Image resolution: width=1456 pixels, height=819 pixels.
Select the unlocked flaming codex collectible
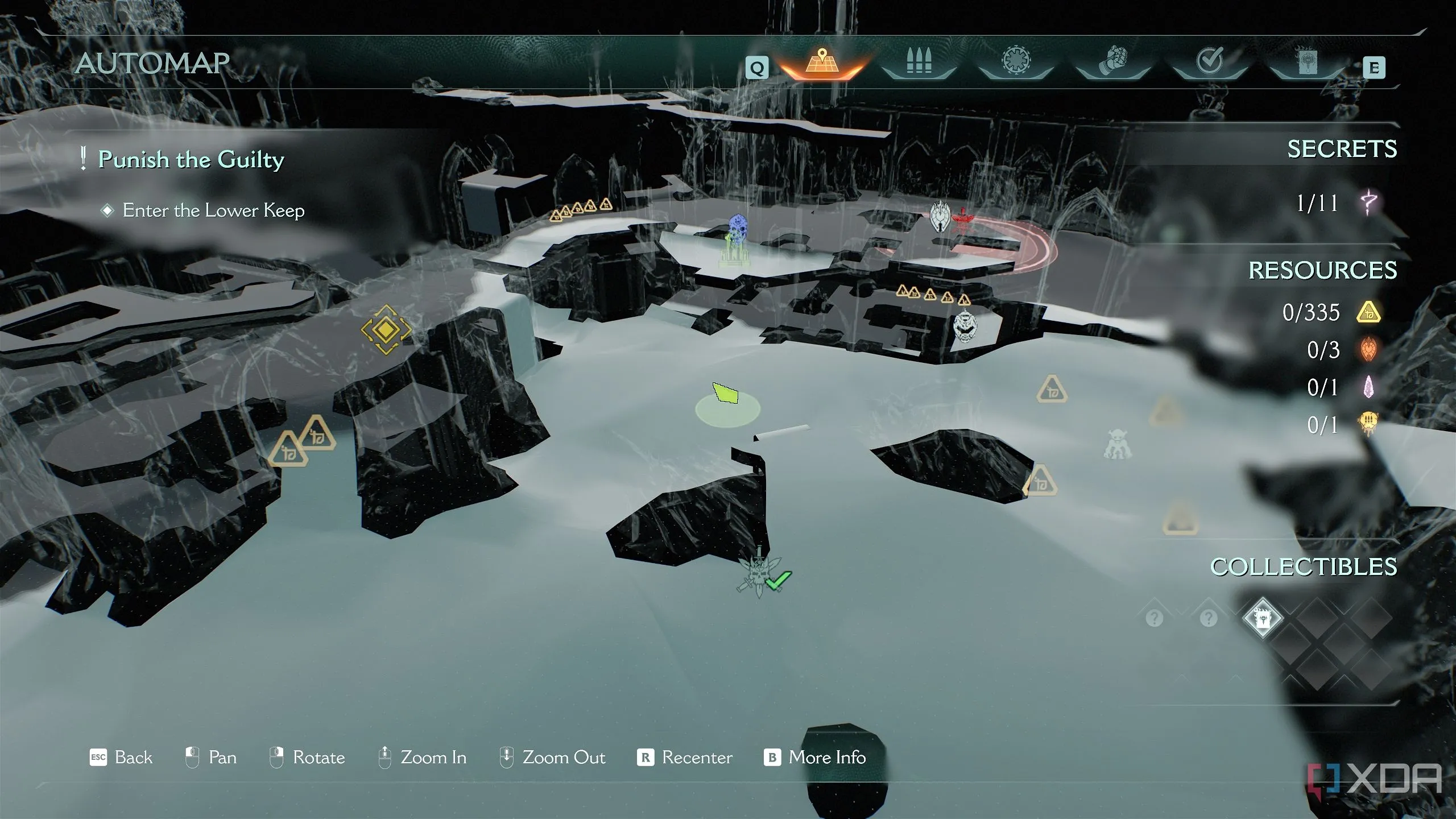[x=1262, y=618]
